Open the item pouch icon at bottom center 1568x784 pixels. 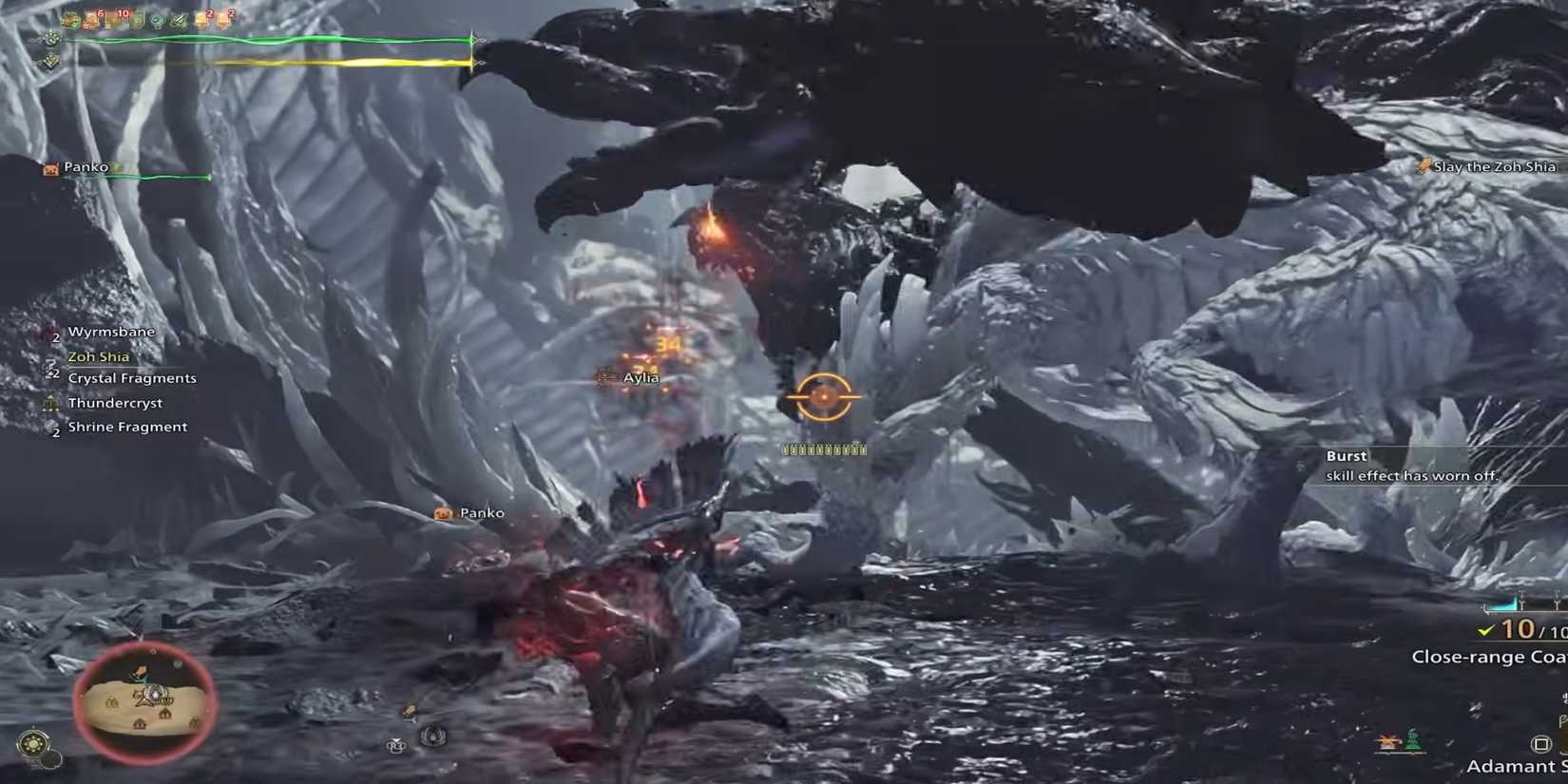tap(394, 747)
